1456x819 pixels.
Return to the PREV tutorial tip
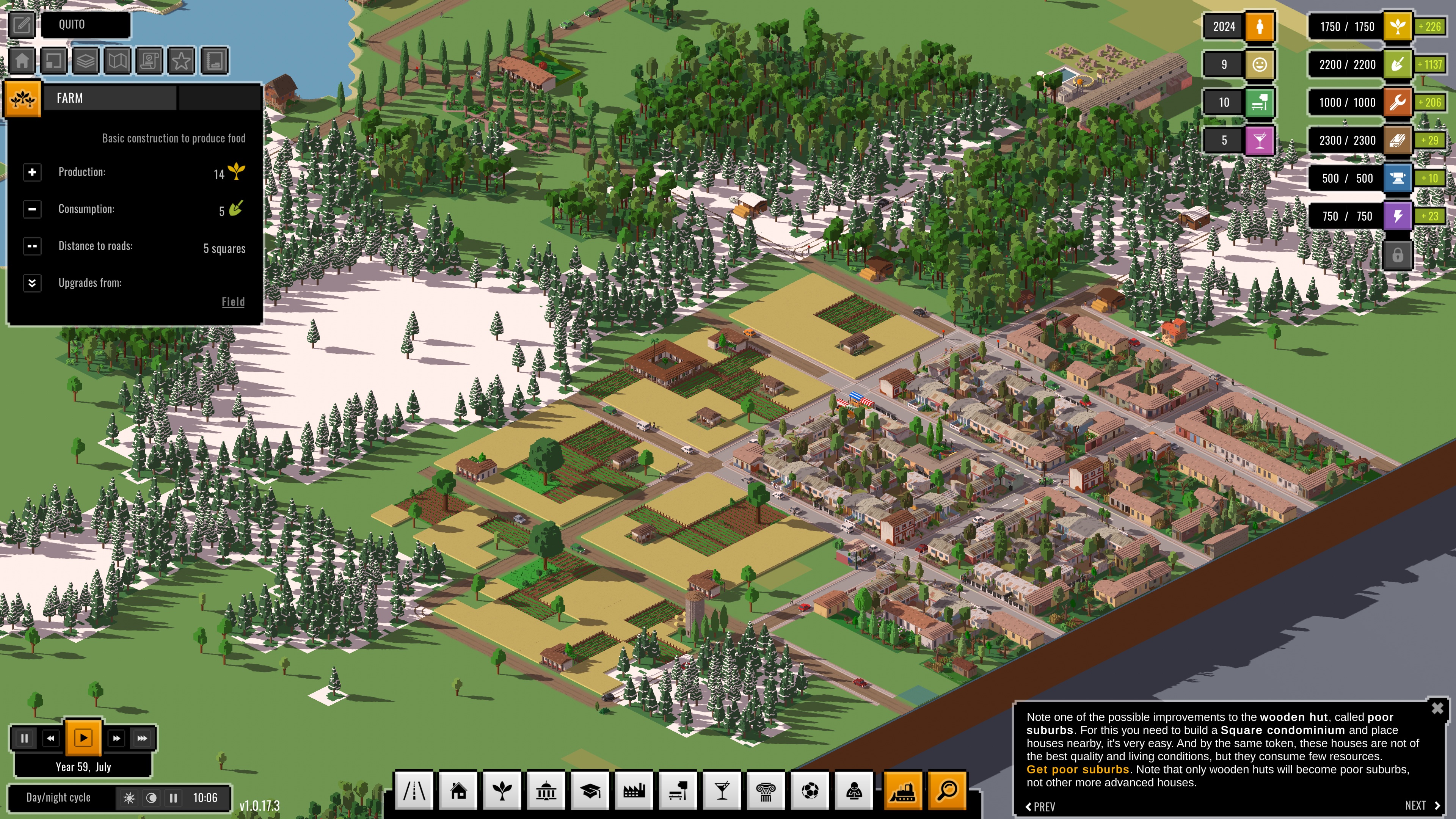click(1040, 806)
